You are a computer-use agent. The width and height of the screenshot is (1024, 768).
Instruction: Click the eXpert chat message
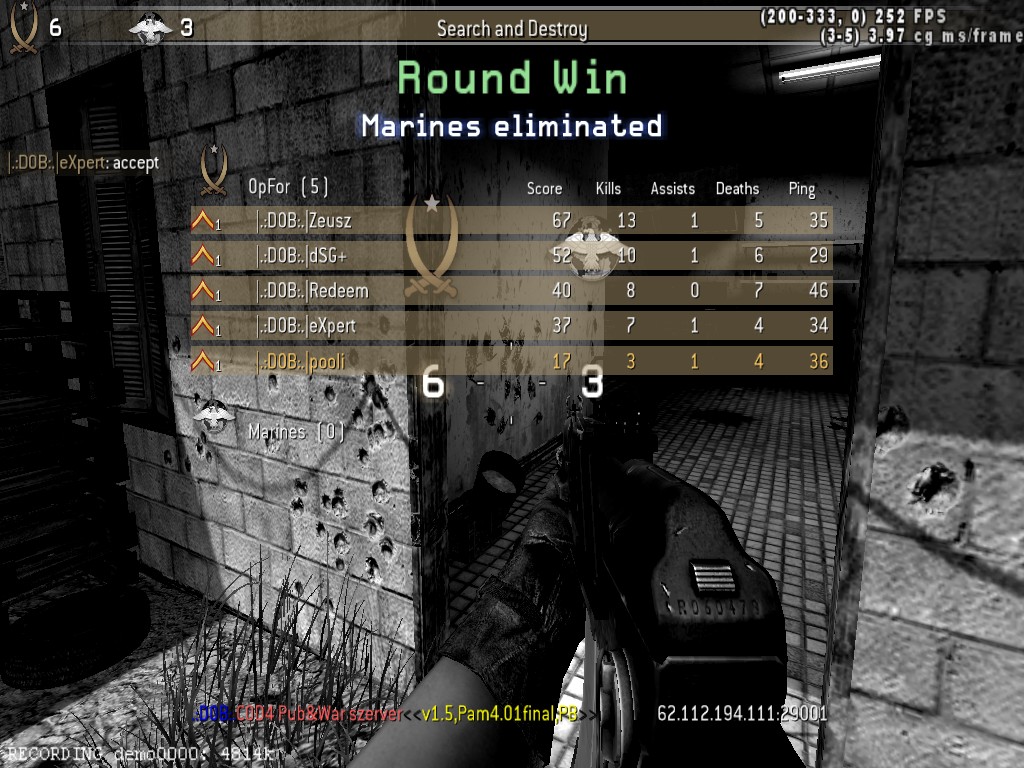pos(84,162)
